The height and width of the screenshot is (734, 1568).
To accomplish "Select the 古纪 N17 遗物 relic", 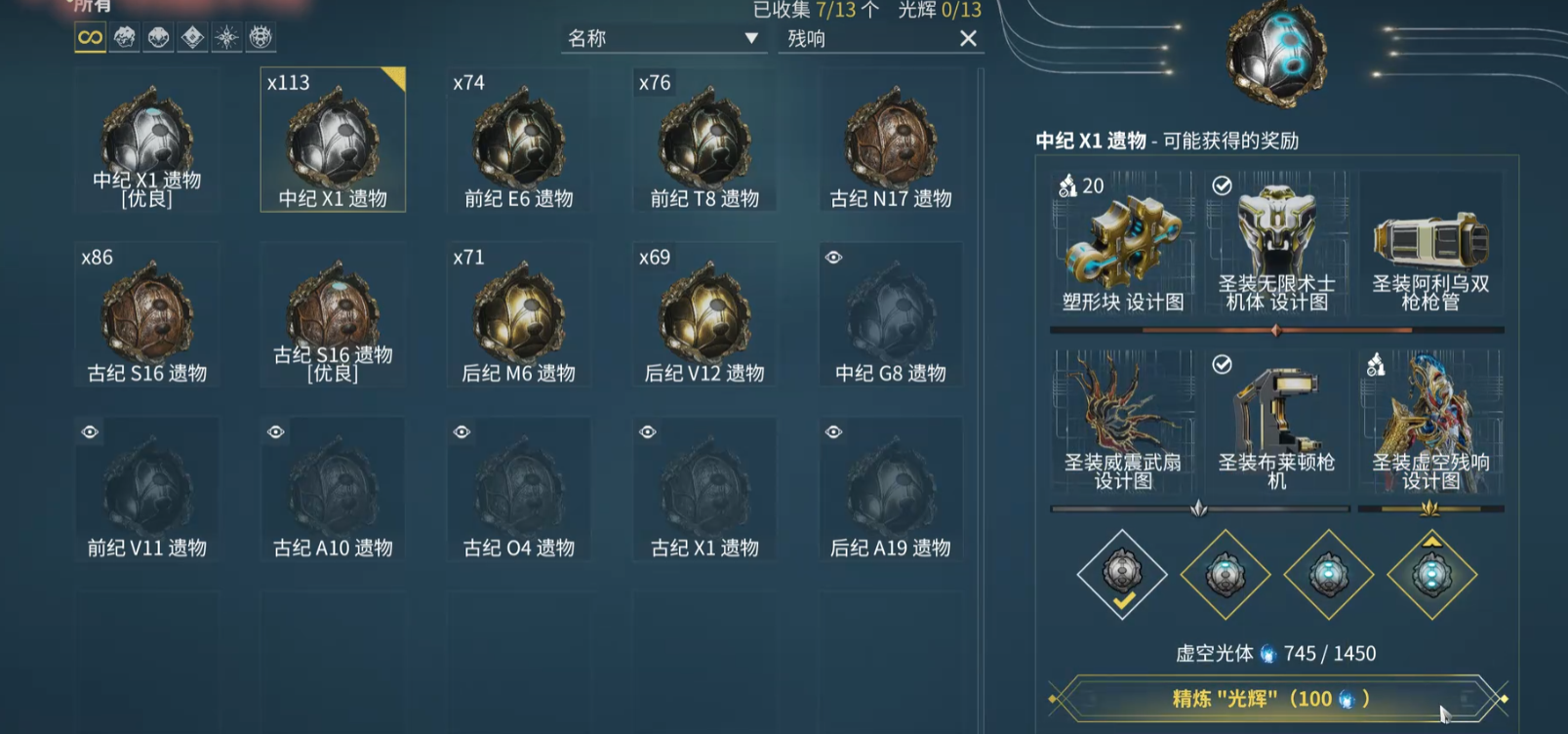I will click(x=891, y=141).
